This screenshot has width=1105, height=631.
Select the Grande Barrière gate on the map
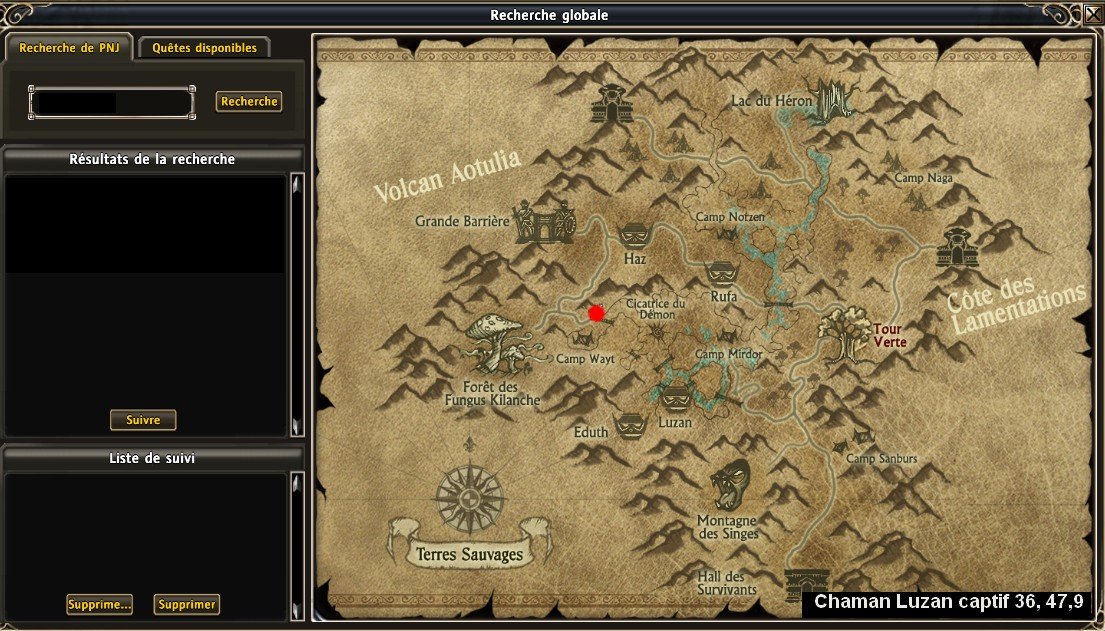coord(545,222)
